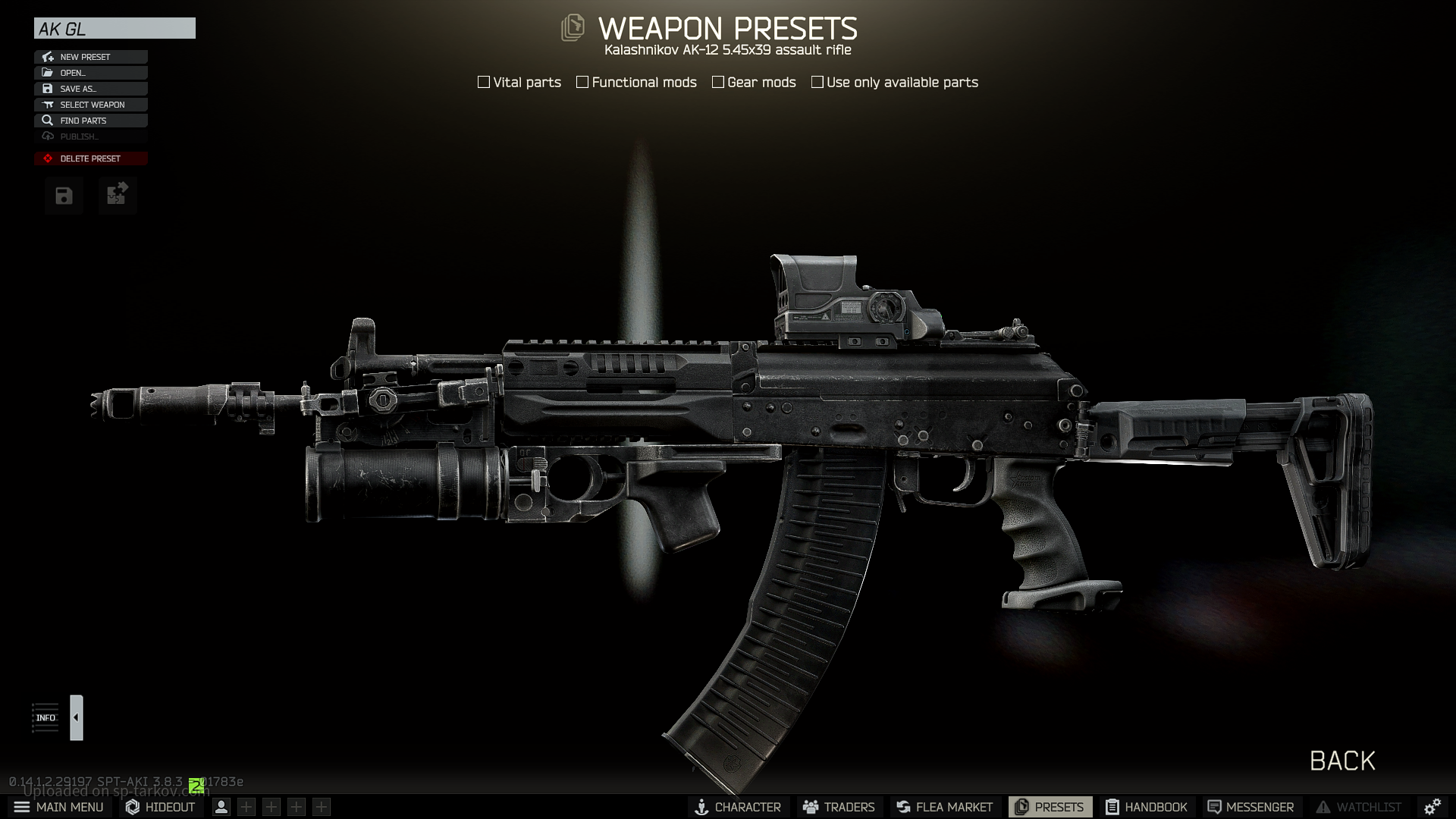The height and width of the screenshot is (819, 1456).
Task: Open the settings gear icon
Action: (x=1432, y=807)
